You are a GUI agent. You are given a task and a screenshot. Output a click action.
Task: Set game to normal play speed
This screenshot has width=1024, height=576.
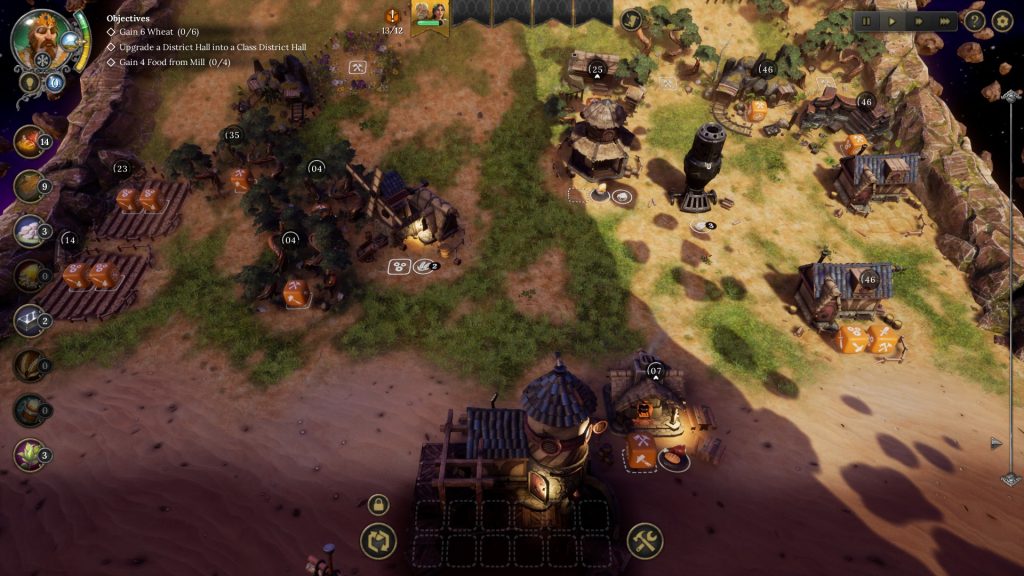click(x=892, y=20)
